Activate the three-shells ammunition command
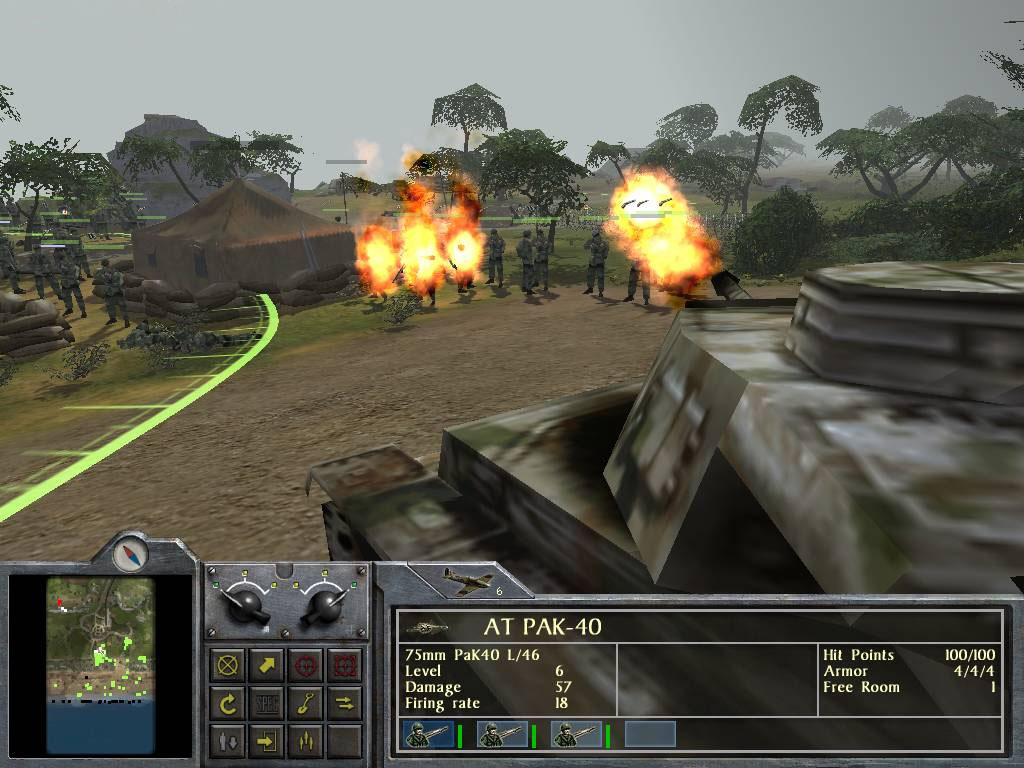The height and width of the screenshot is (768, 1024). click(x=305, y=741)
